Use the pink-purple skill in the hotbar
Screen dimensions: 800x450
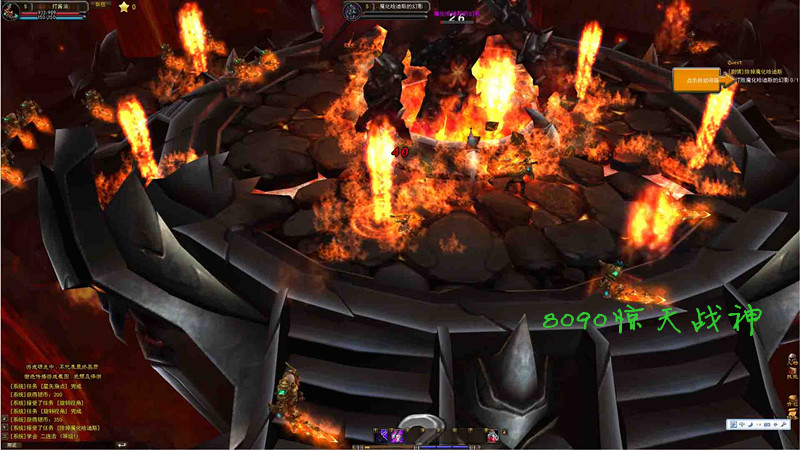tap(397, 435)
